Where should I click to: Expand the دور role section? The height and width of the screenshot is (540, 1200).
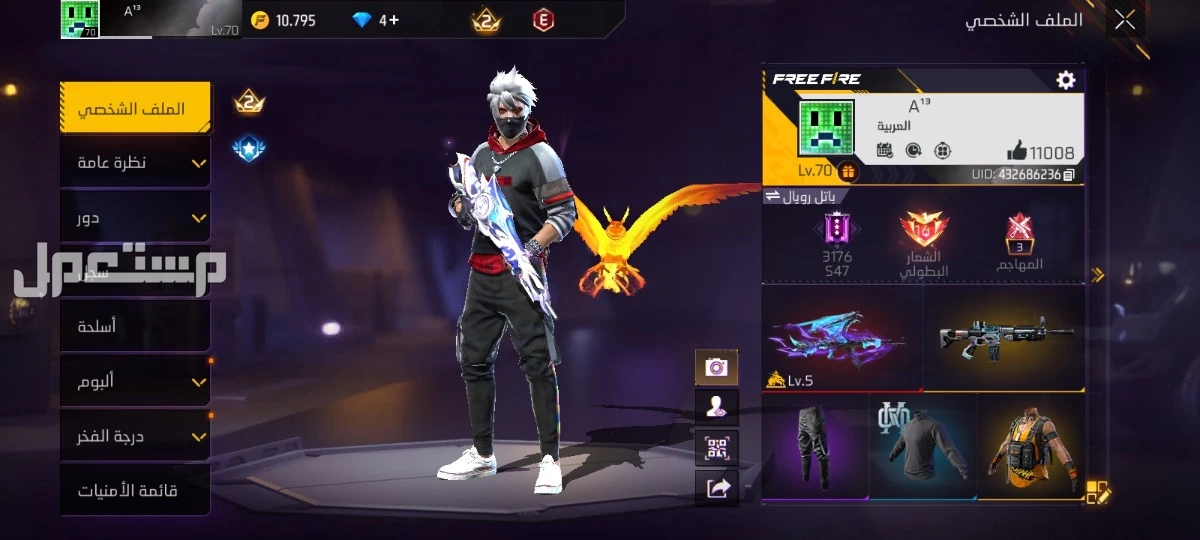(135, 216)
